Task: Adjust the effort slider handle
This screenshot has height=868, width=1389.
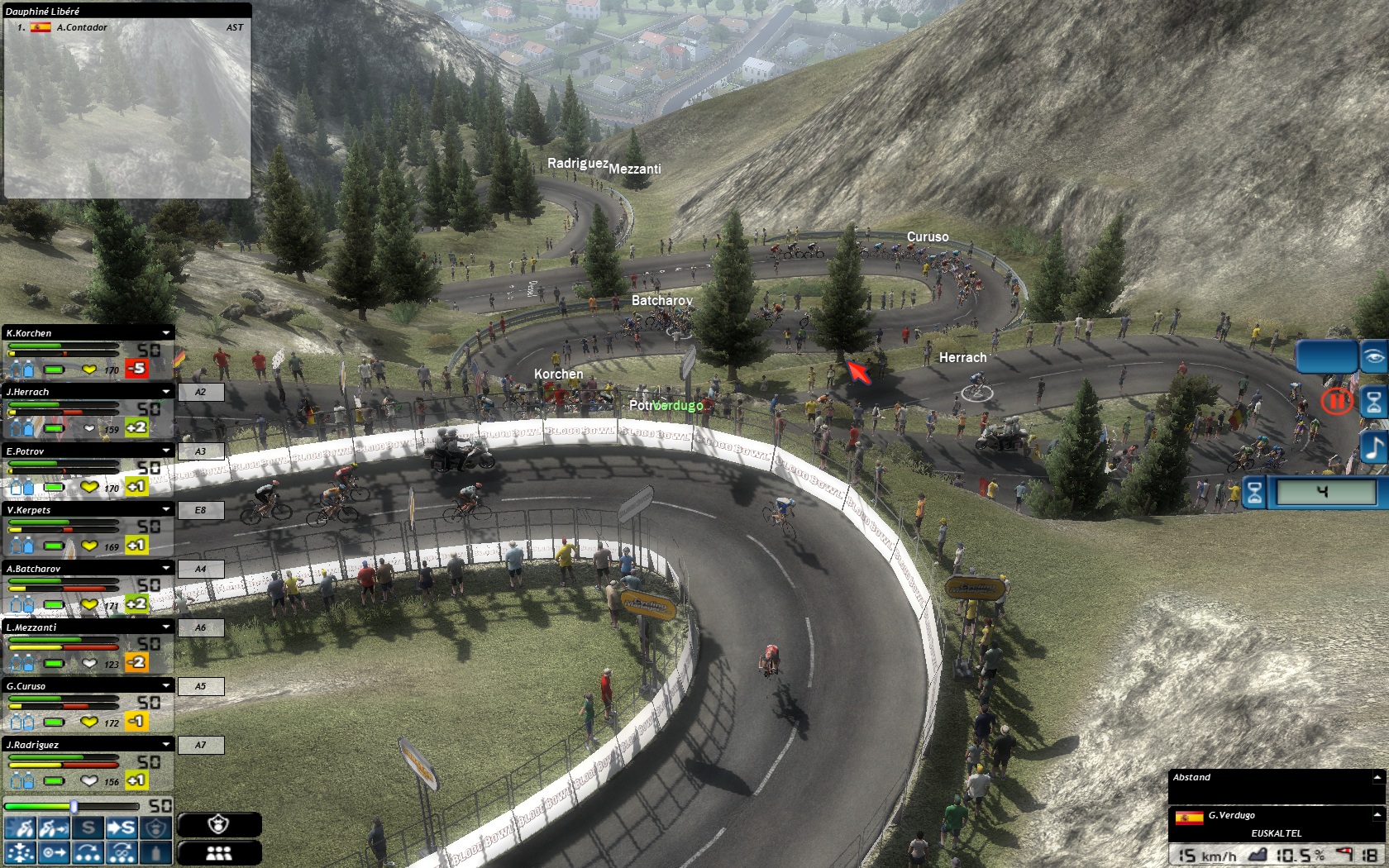Action: [x=74, y=806]
